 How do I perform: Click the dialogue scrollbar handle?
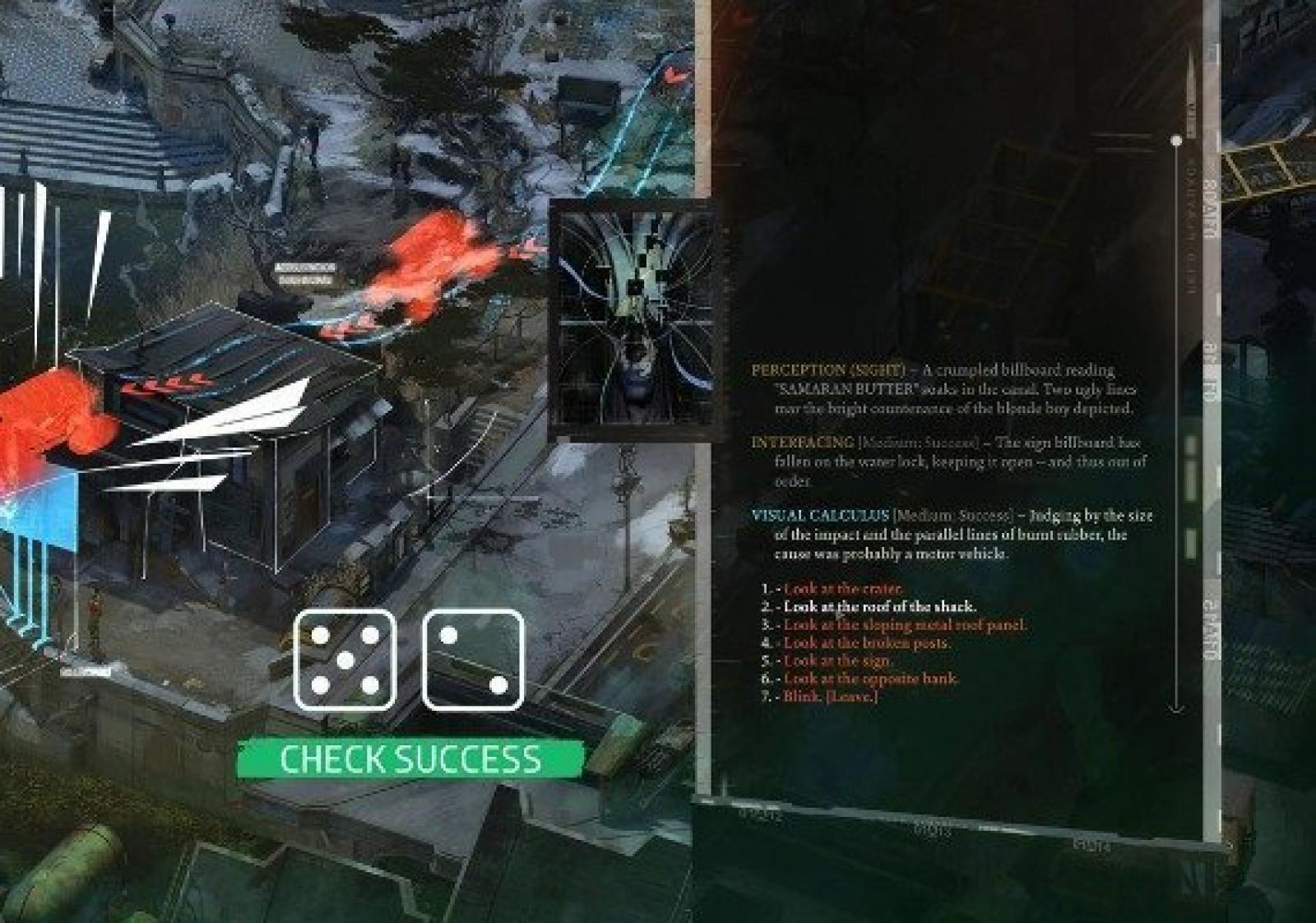[1177, 141]
